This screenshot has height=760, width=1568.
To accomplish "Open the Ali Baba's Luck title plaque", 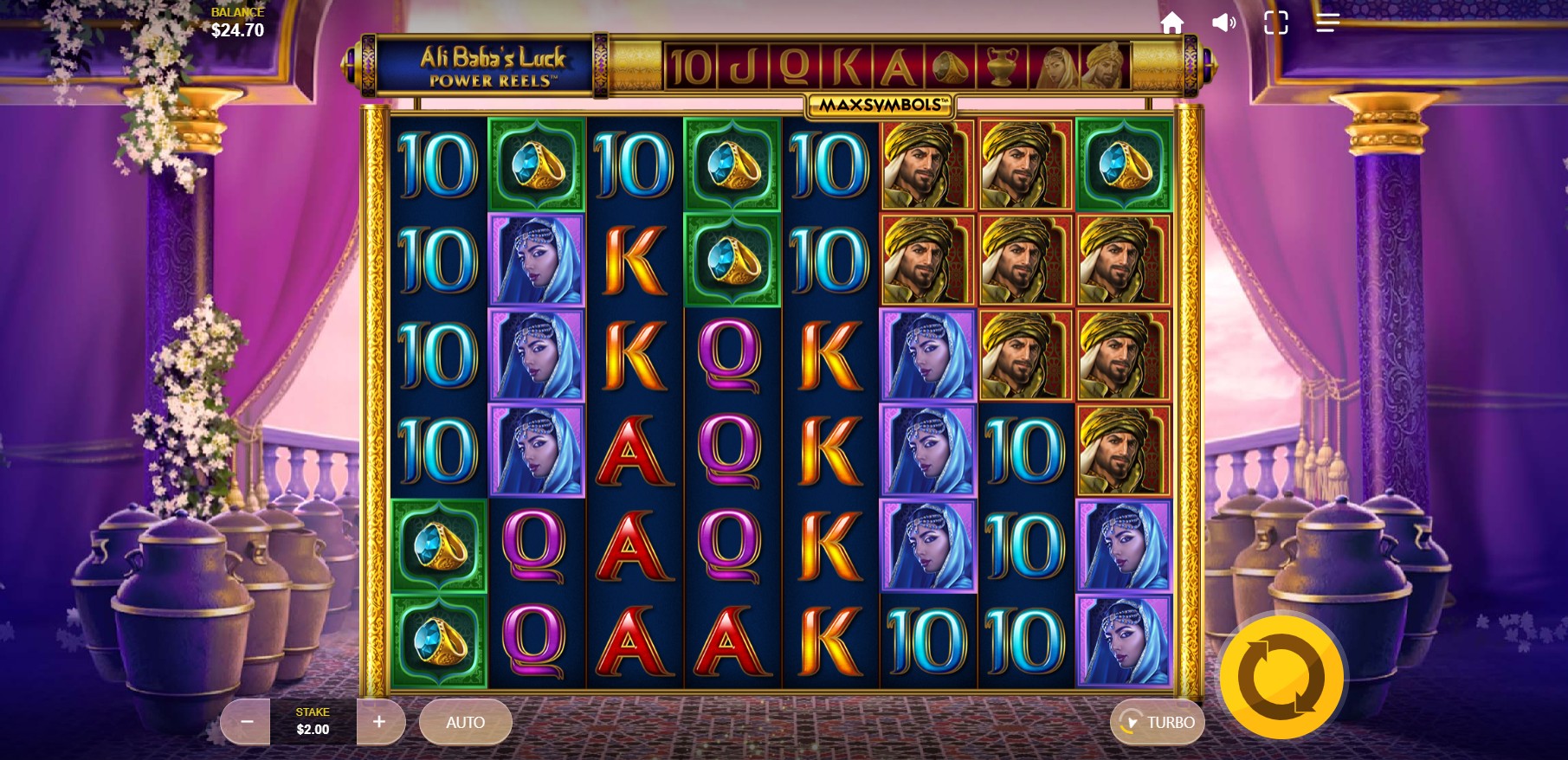I will [x=491, y=66].
